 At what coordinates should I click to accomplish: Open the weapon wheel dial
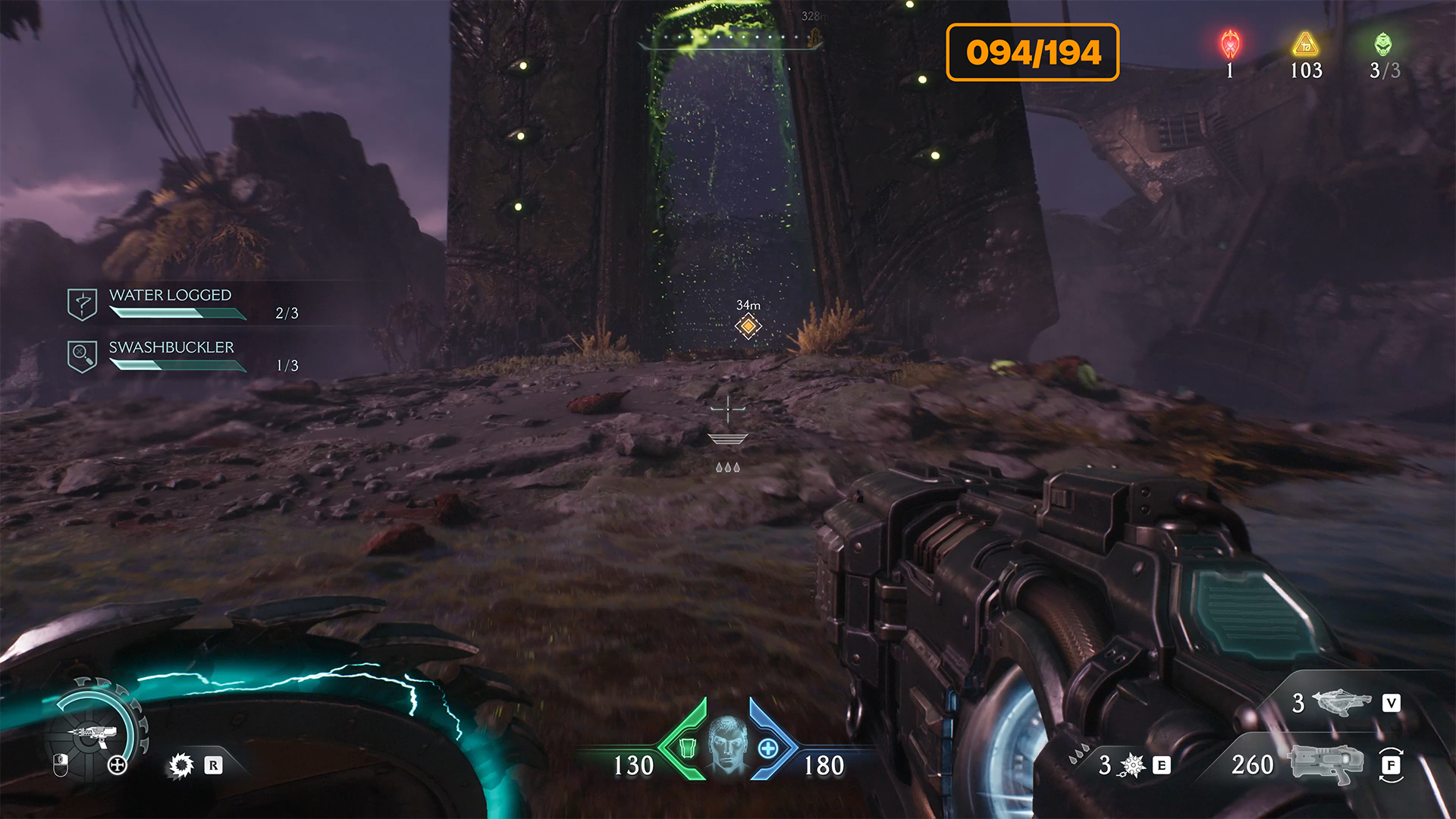(93, 733)
